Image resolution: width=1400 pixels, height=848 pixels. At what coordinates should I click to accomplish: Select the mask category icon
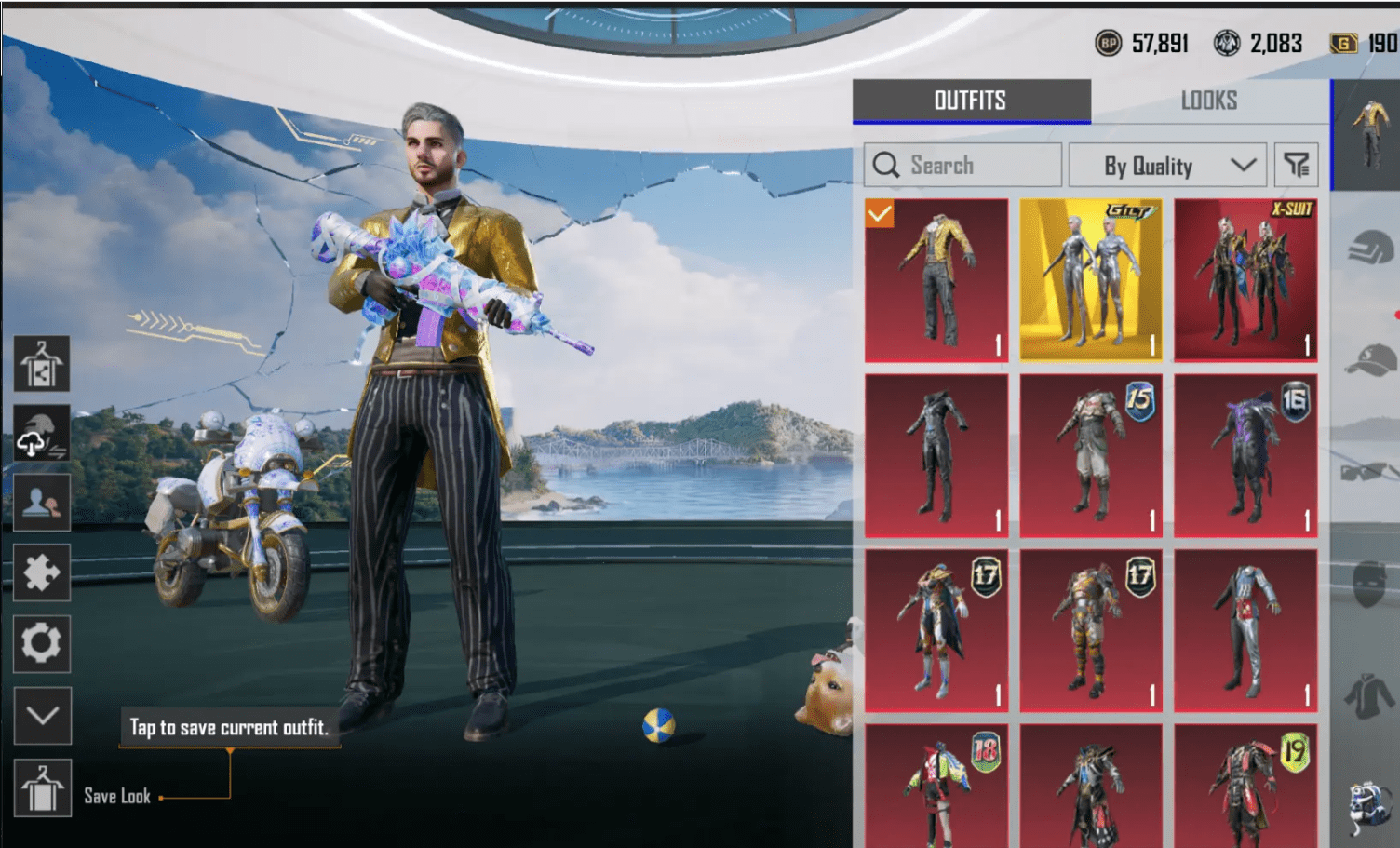pos(1368,582)
